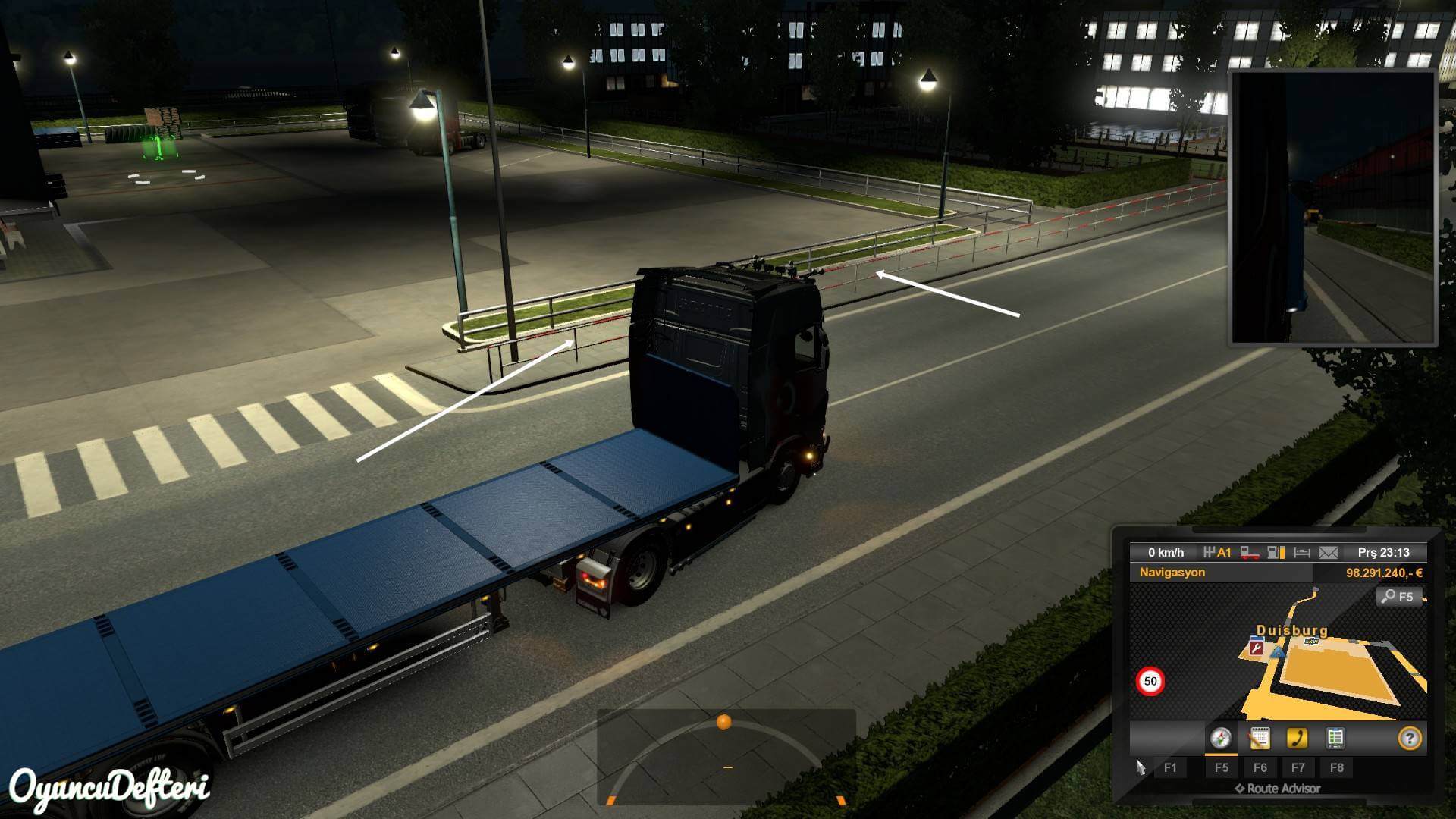Click the truck damage status icon
The height and width of the screenshot is (819, 1456).
click(x=1250, y=553)
